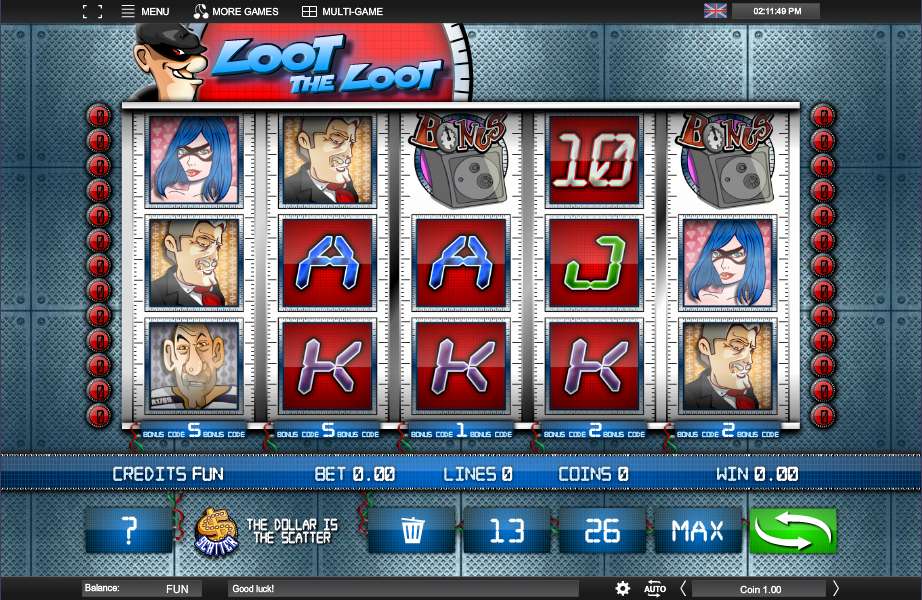Viewport: 922px width, 600px height.
Task: Select 26 lines bet button
Action: pyautogui.click(x=602, y=530)
